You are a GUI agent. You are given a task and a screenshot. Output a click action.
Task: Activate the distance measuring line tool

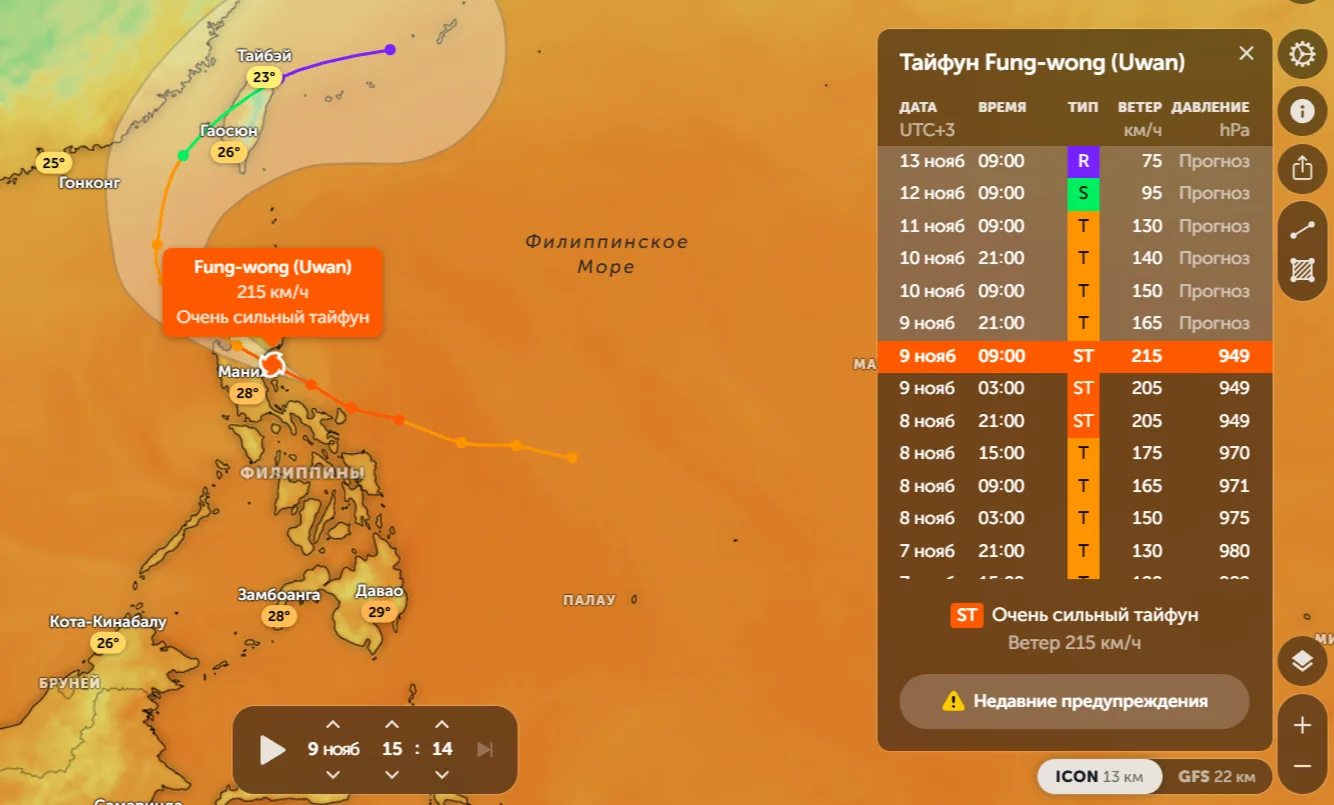click(x=1302, y=230)
